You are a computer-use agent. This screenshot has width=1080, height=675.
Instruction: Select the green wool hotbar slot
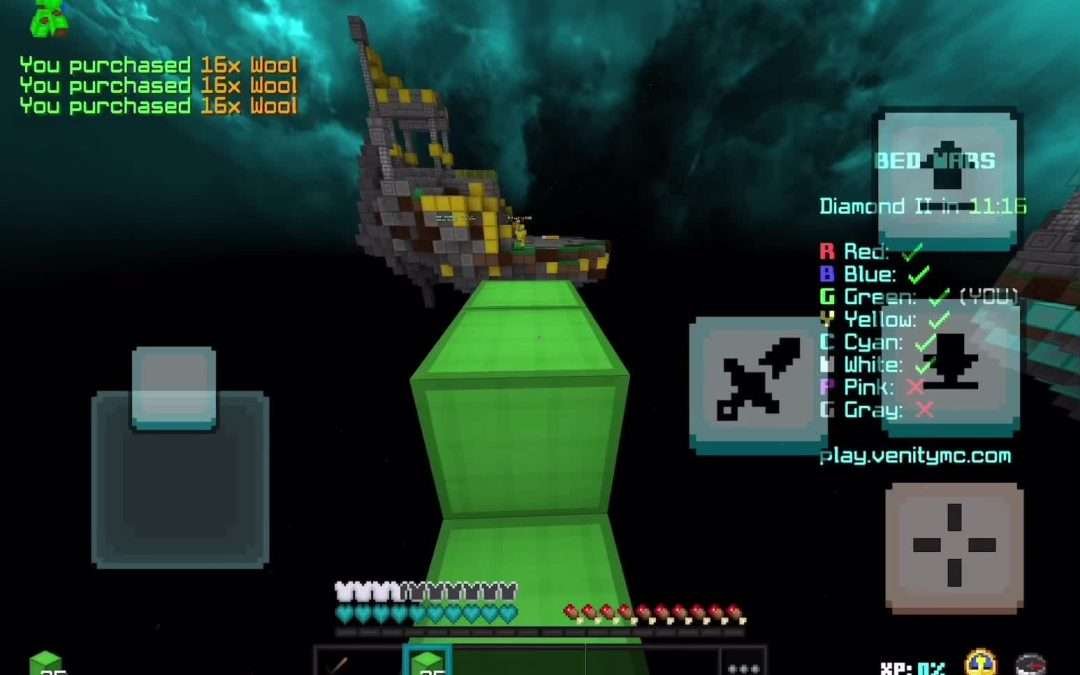428,661
